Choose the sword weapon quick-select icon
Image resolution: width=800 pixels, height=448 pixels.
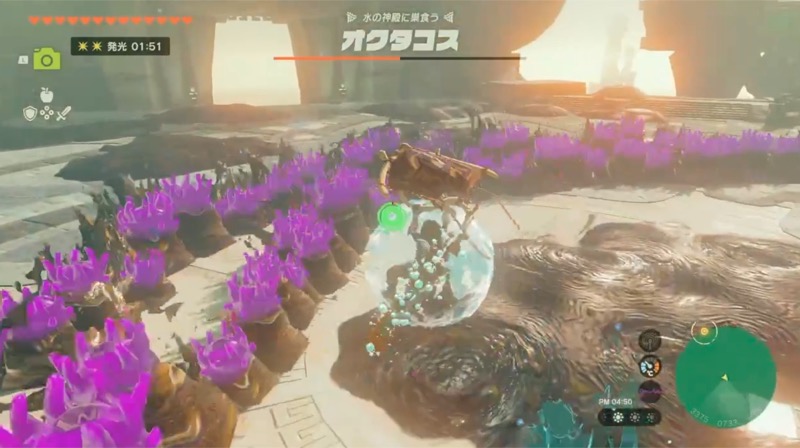(63, 113)
